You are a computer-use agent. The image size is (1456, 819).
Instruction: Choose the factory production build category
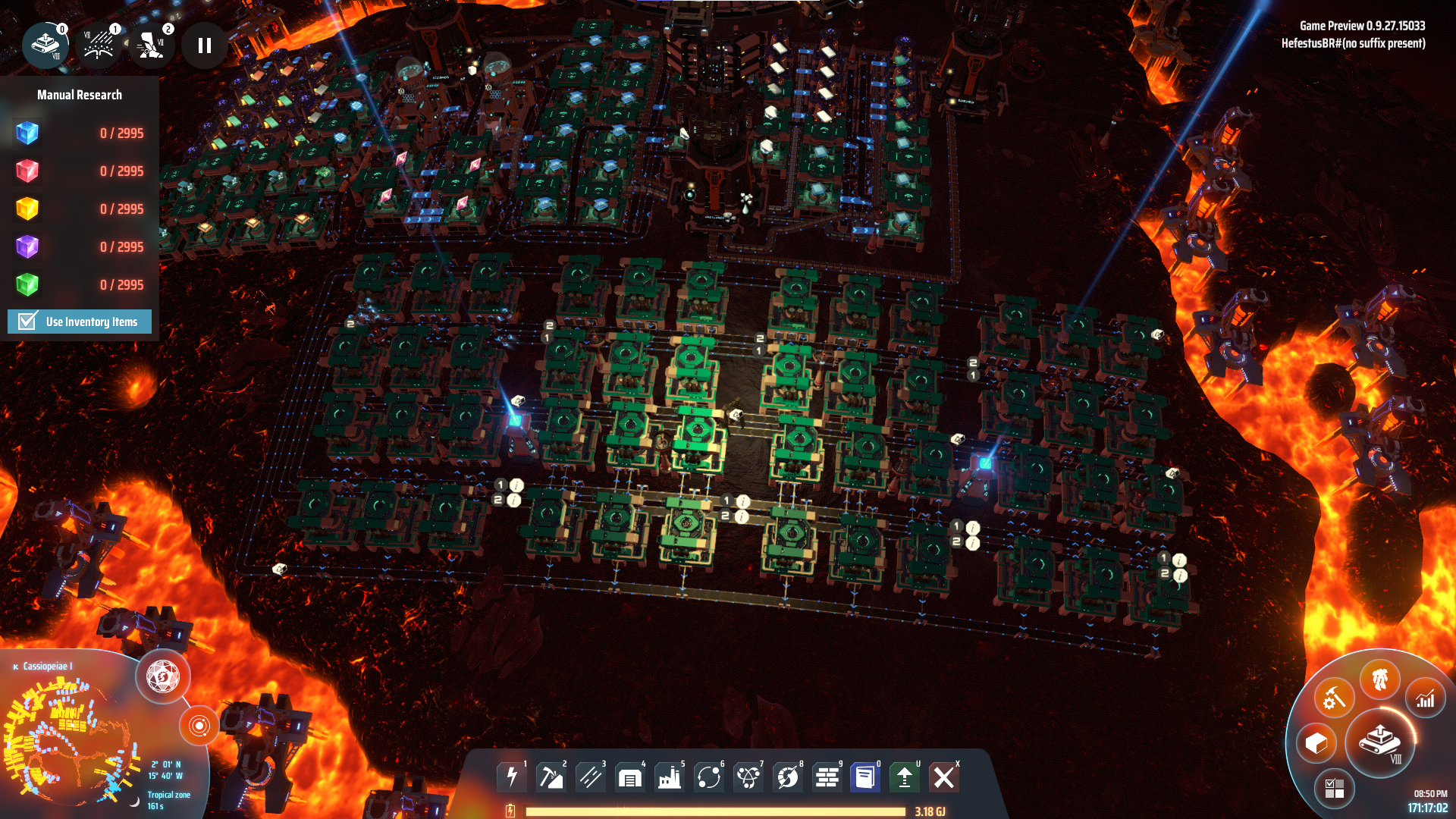[x=670, y=777]
